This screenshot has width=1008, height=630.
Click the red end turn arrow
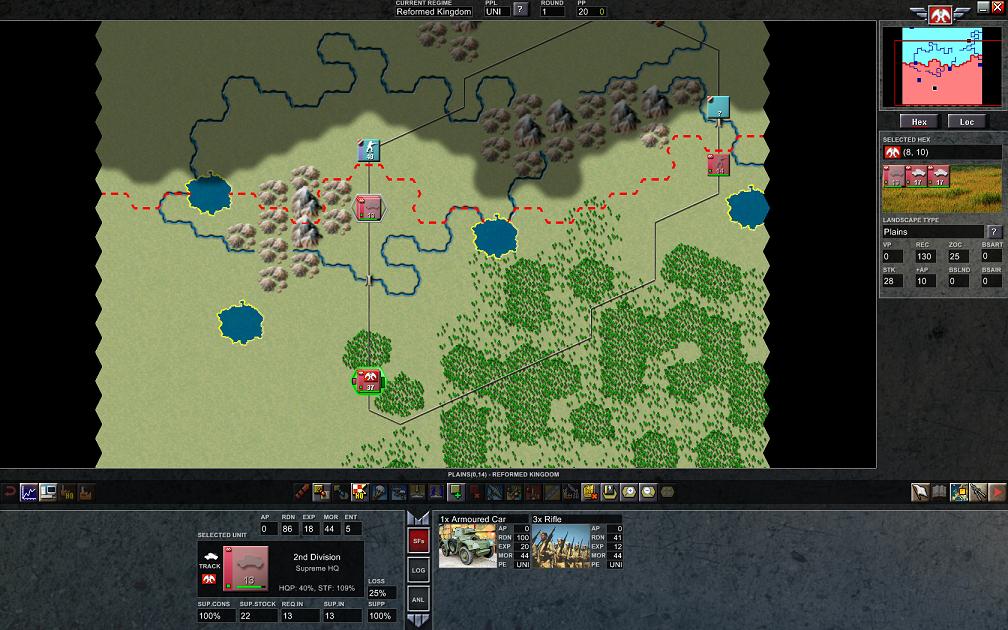[997, 491]
